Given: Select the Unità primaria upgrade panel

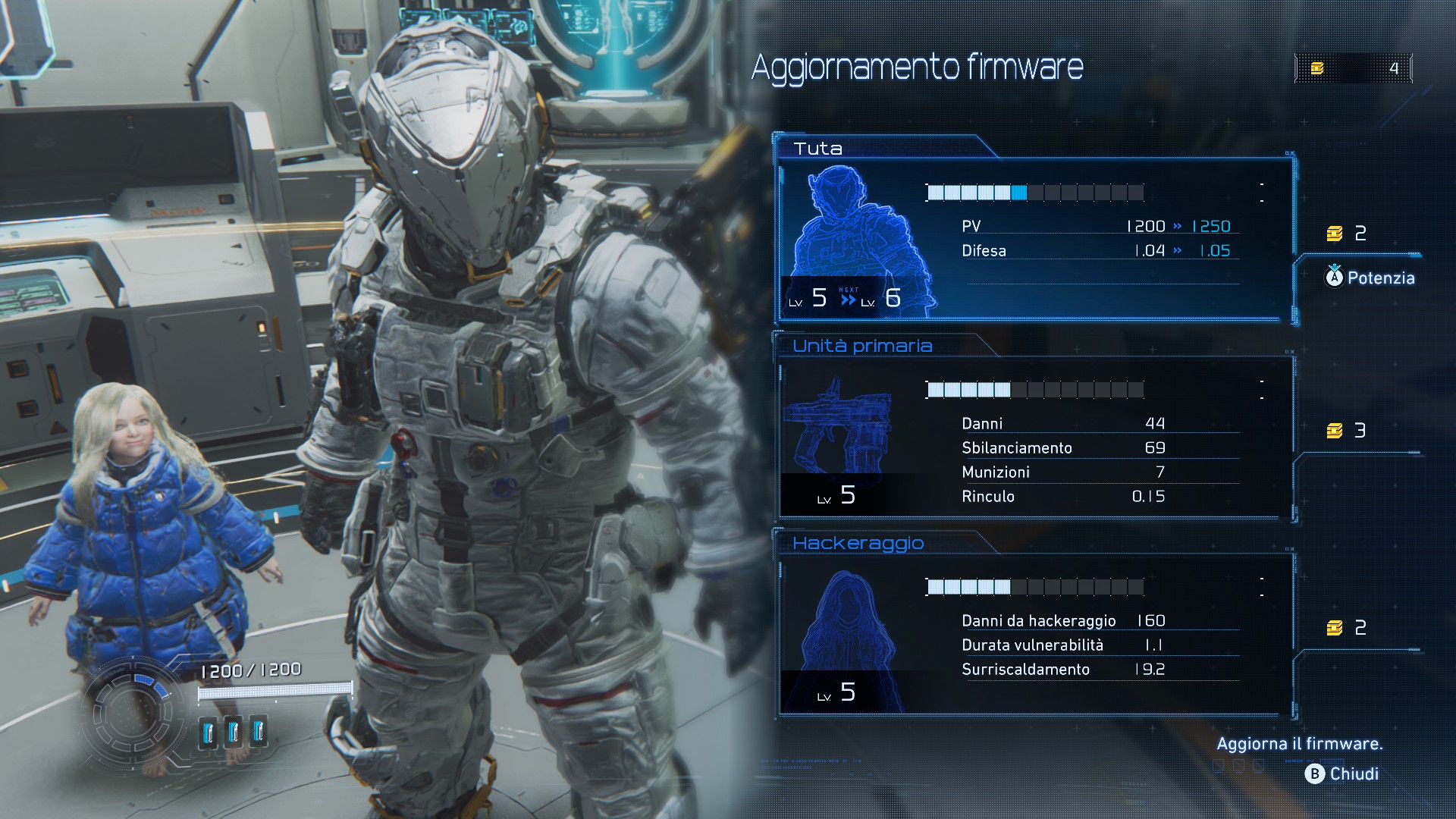Looking at the screenshot, I should coord(1035,438).
